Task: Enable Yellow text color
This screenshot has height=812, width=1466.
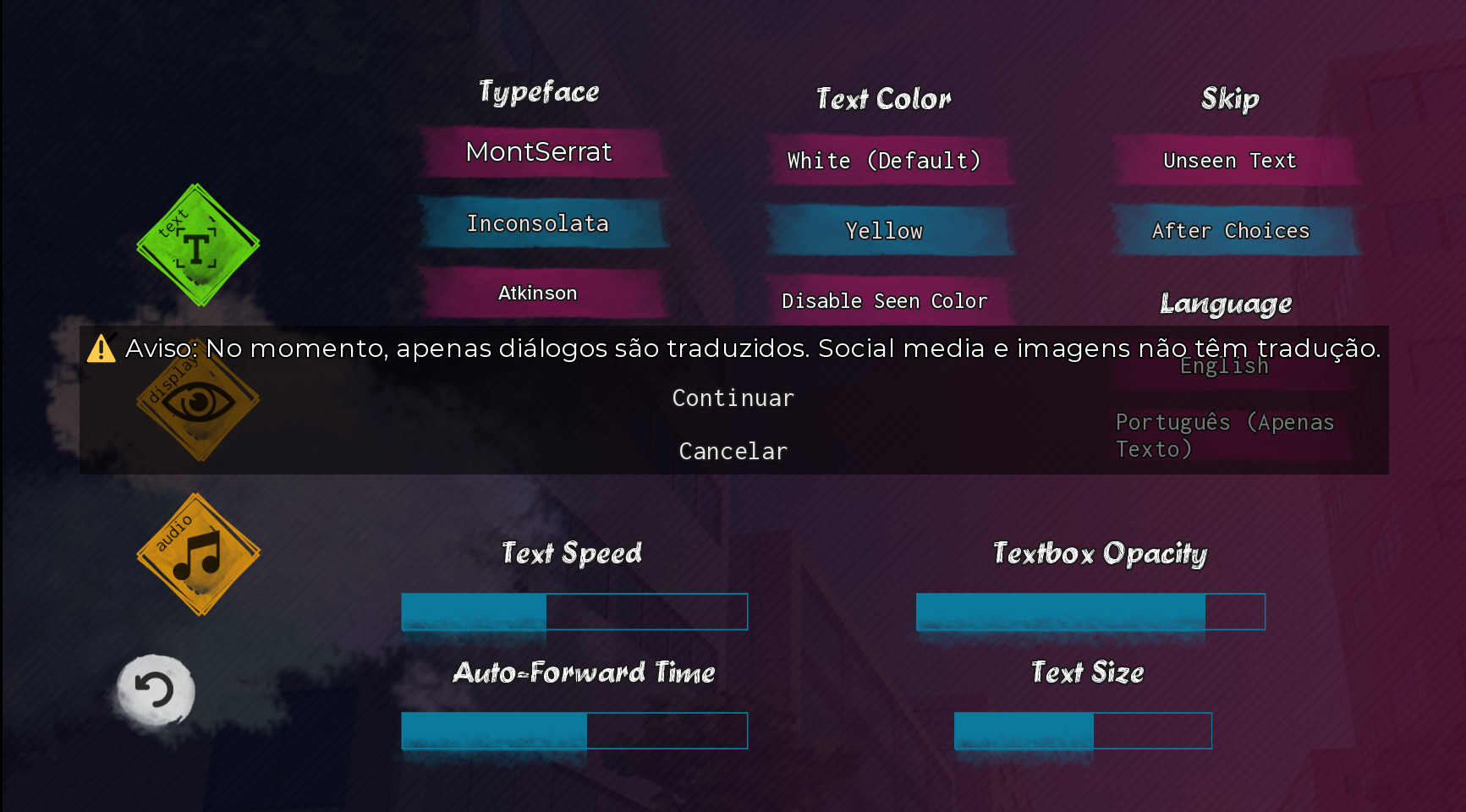Action: [x=885, y=230]
